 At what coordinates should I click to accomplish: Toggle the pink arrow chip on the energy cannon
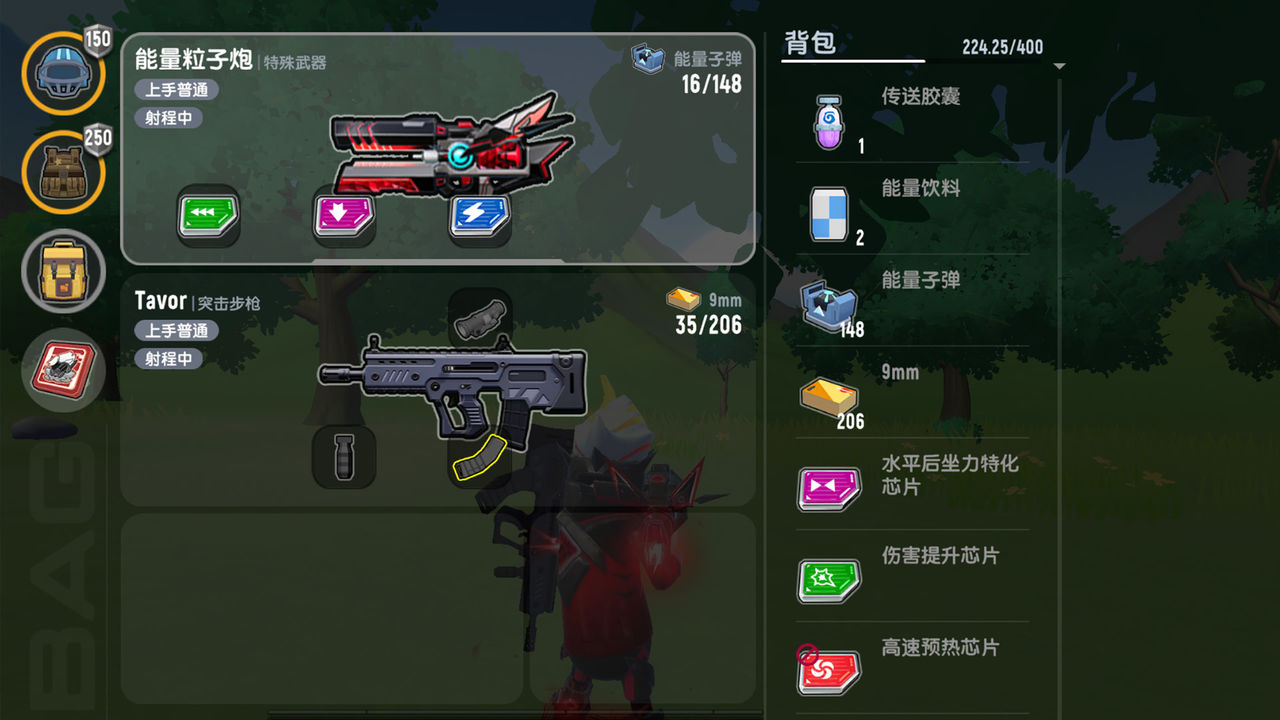(x=343, y=216)
